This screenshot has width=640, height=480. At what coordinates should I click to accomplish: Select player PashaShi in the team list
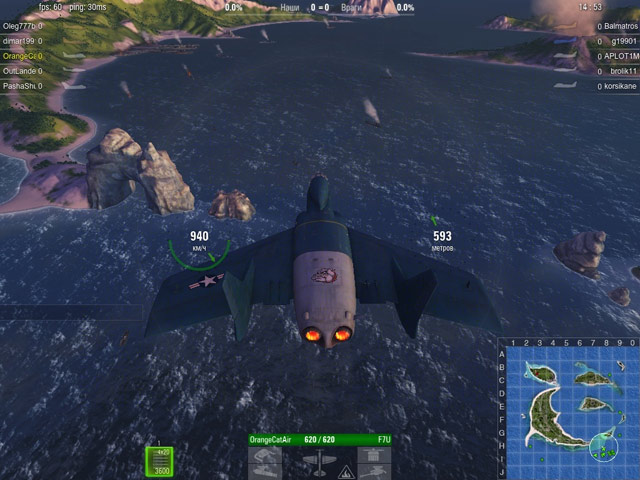(x=22, y=86)
